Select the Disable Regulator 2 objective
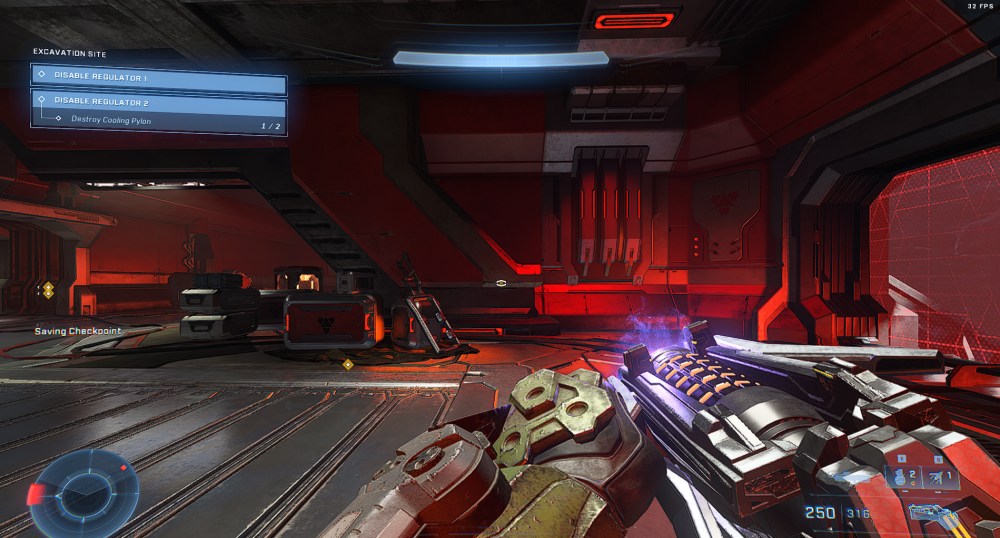The height and width of the screenshot is (538, 1000). (x=159, y=100)
